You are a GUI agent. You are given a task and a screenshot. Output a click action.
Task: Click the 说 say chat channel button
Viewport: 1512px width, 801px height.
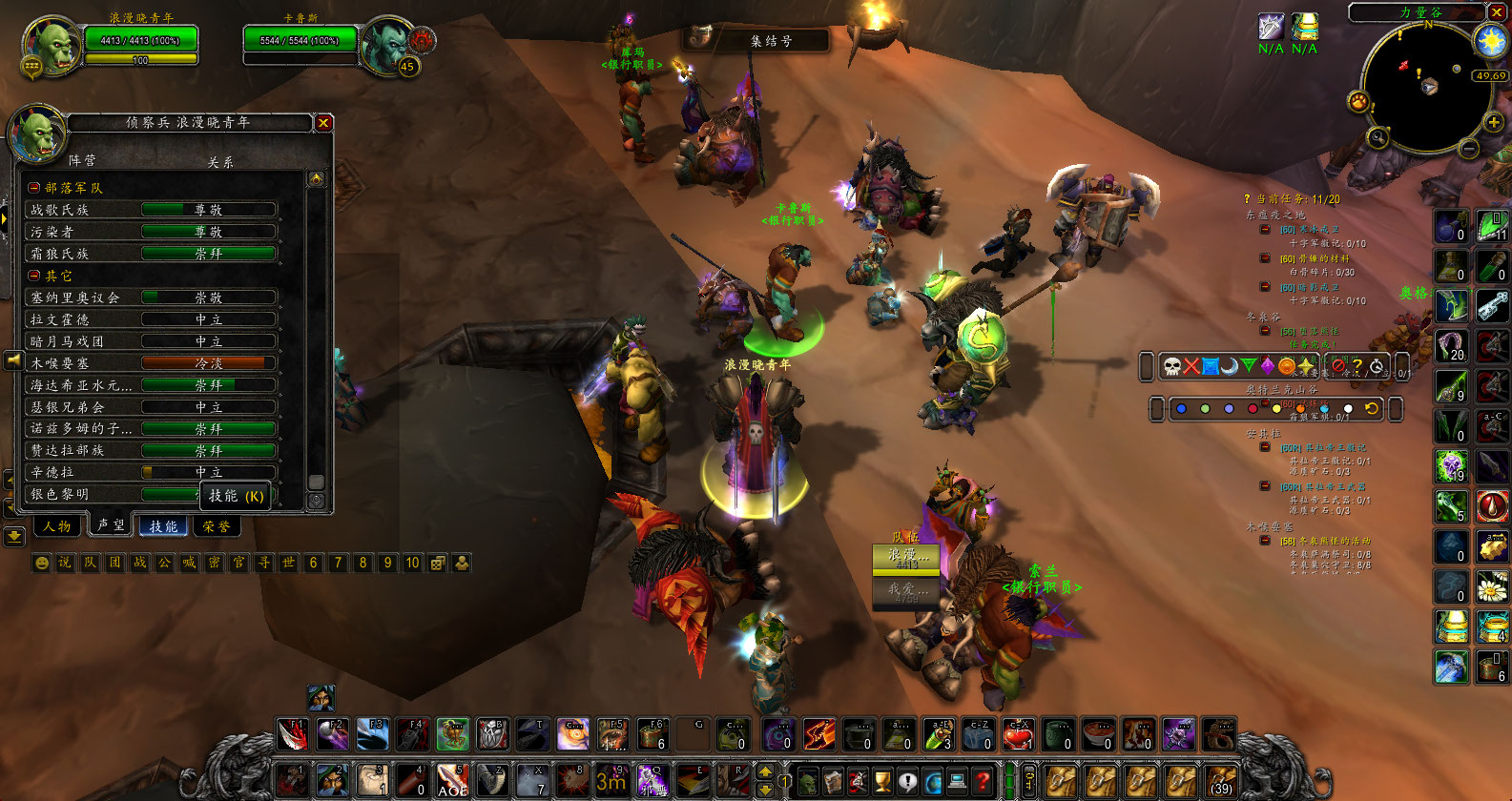point(65,563)
